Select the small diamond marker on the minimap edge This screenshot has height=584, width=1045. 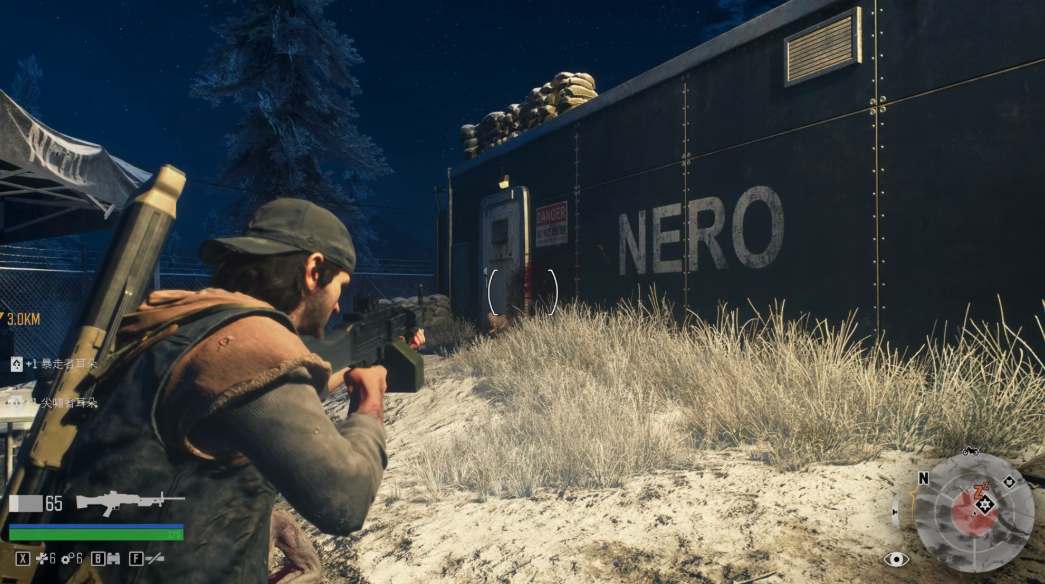(x=1009, y=481)
